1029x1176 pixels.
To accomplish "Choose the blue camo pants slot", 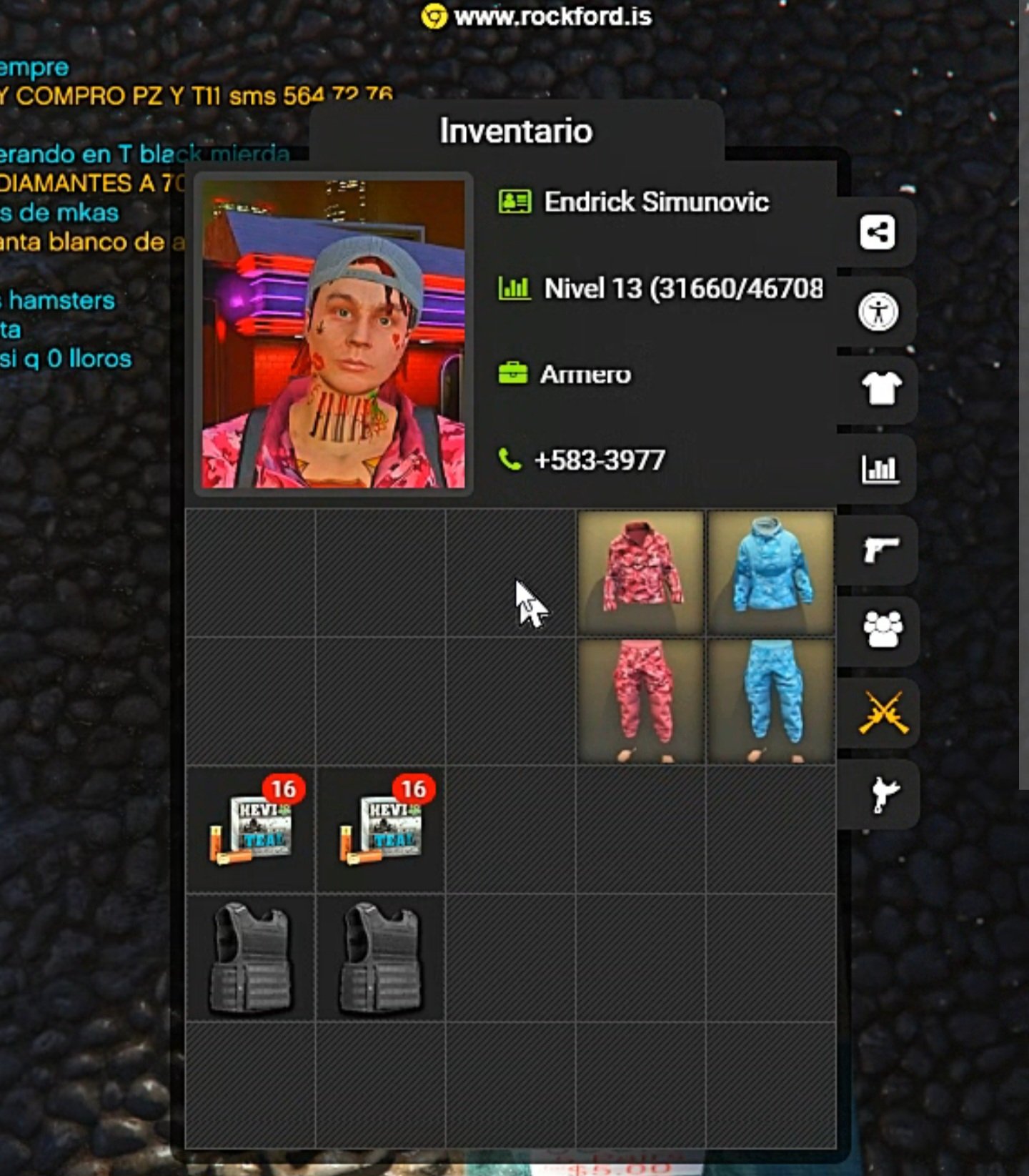I will [x=771, y=701].
